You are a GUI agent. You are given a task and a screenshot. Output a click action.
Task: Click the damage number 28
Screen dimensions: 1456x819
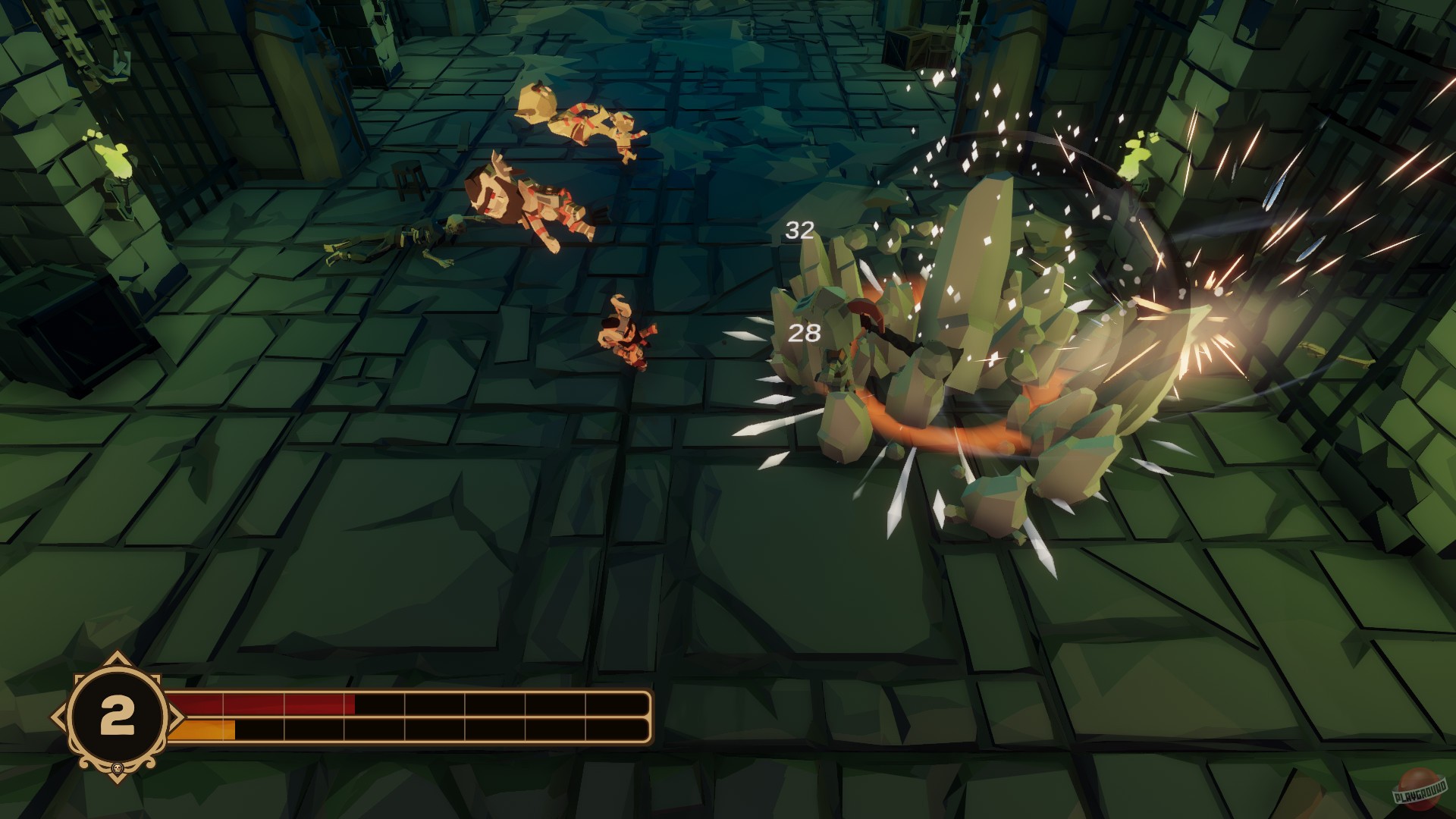coord(804,333)
